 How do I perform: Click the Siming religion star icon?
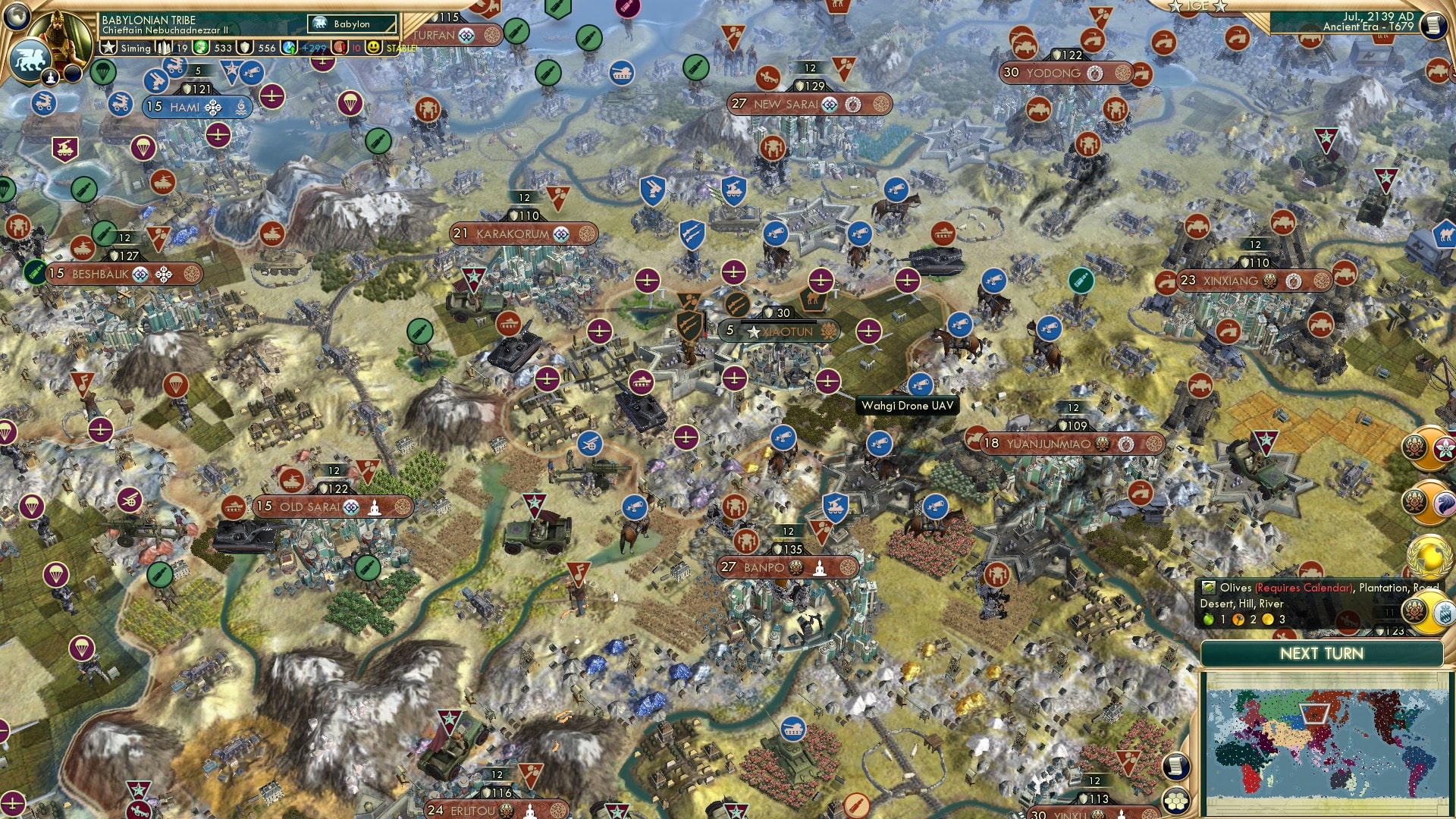109,47
